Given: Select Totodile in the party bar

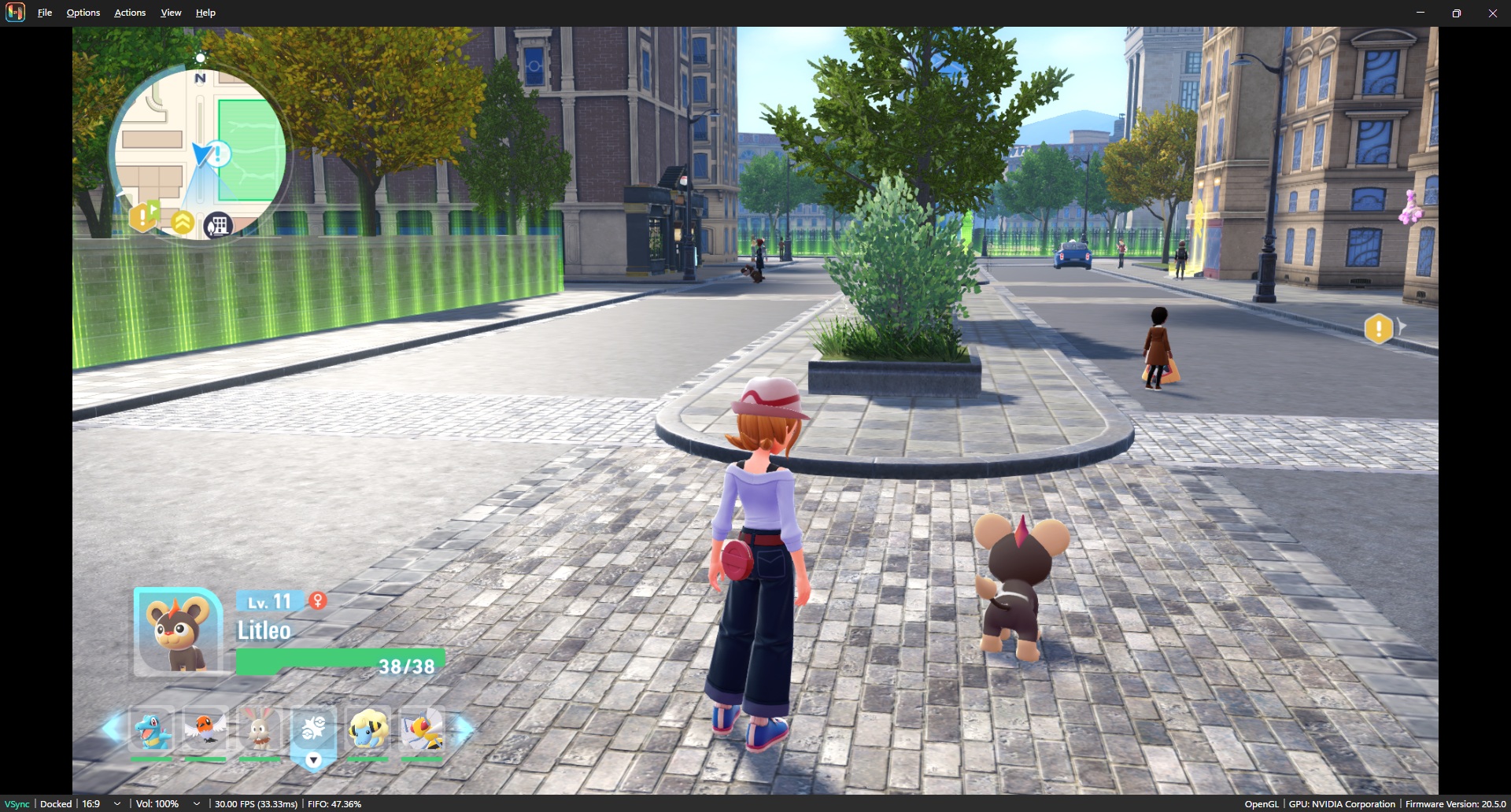Looking at the screenshot, I should 152,730.
